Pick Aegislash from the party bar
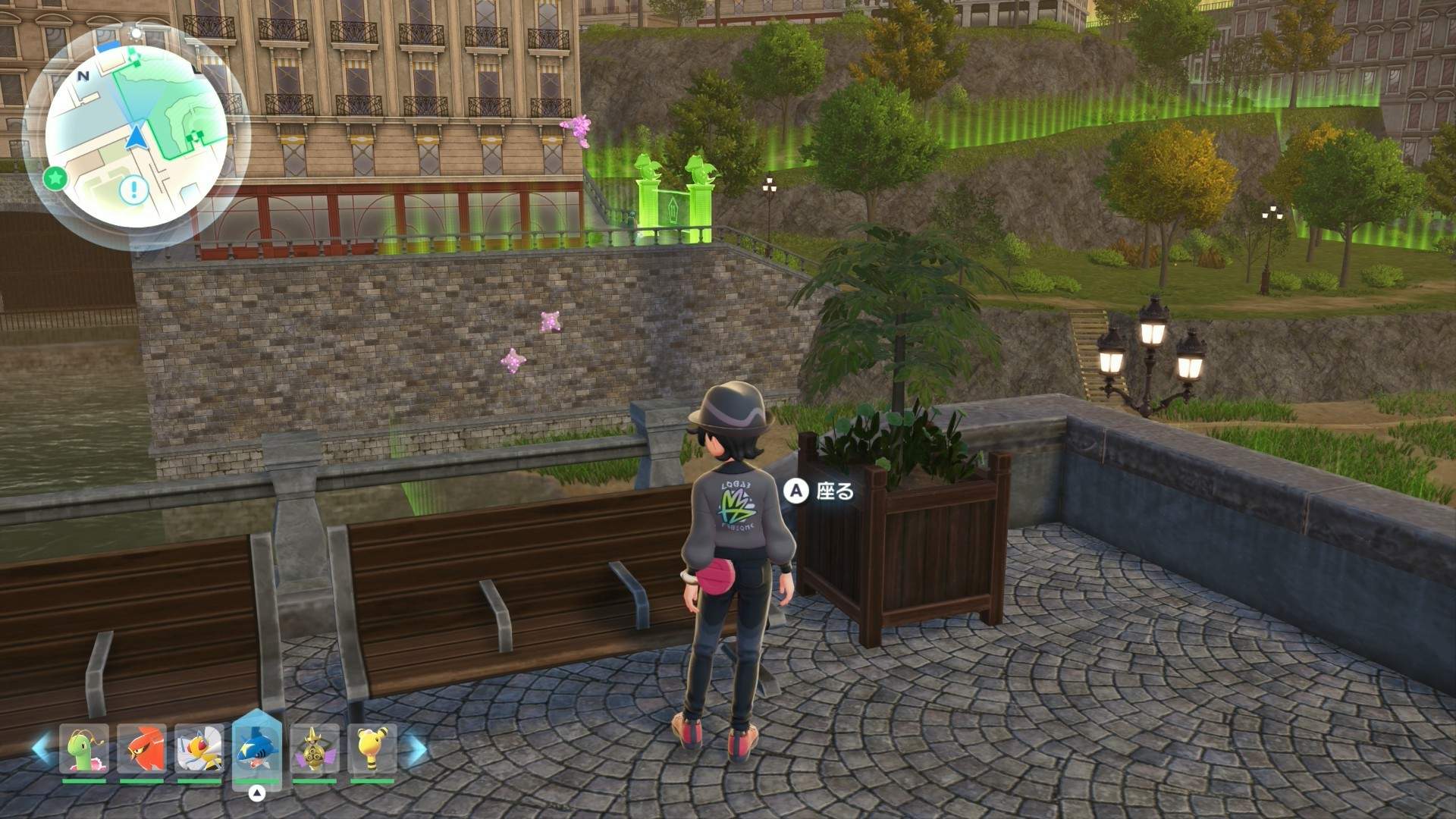 (314, 748)
